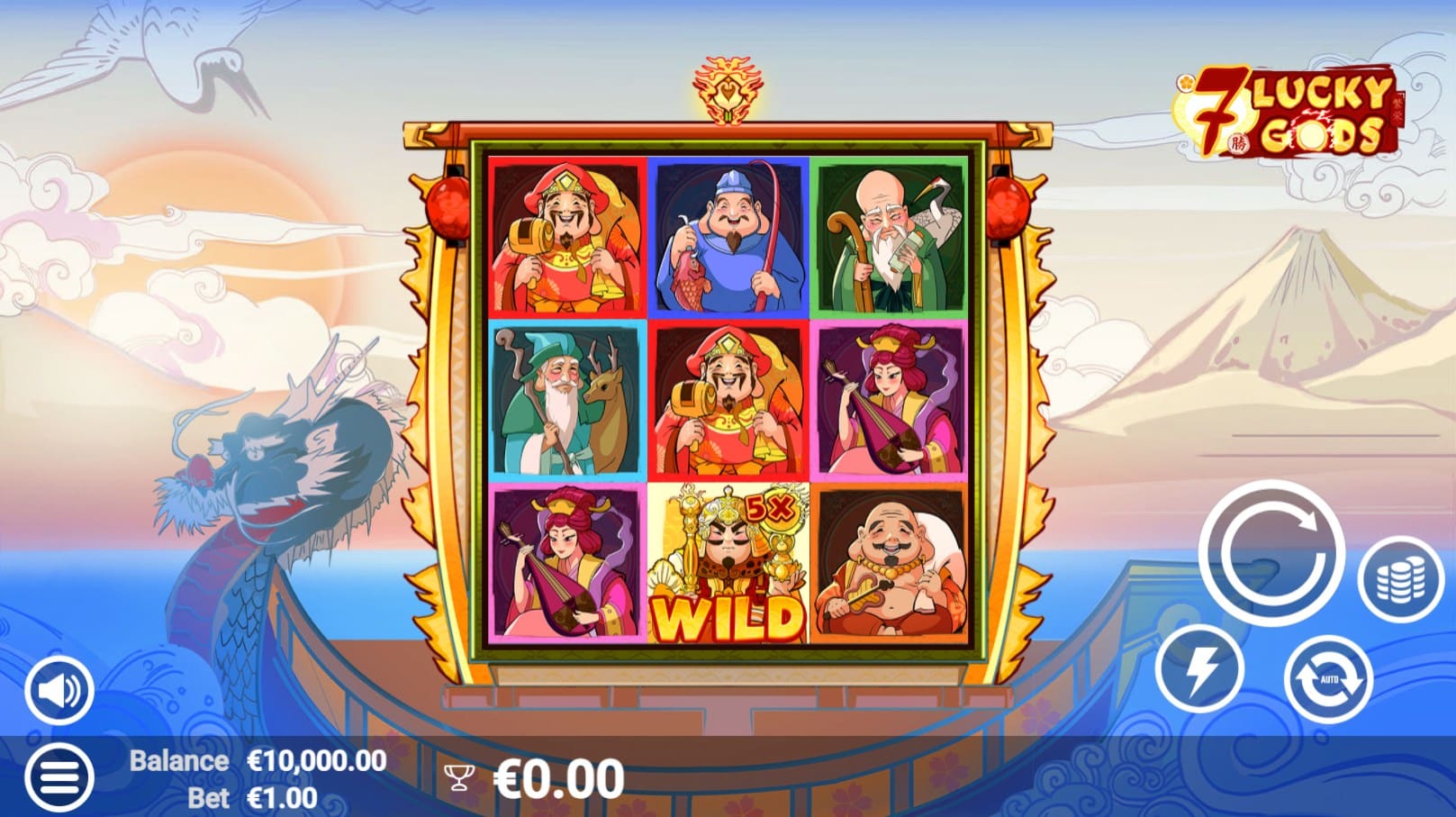Activate the lightning bolt turbo spin button
The width and height of the screenshot is (1456, 817).
click(x=1199, y=668)
